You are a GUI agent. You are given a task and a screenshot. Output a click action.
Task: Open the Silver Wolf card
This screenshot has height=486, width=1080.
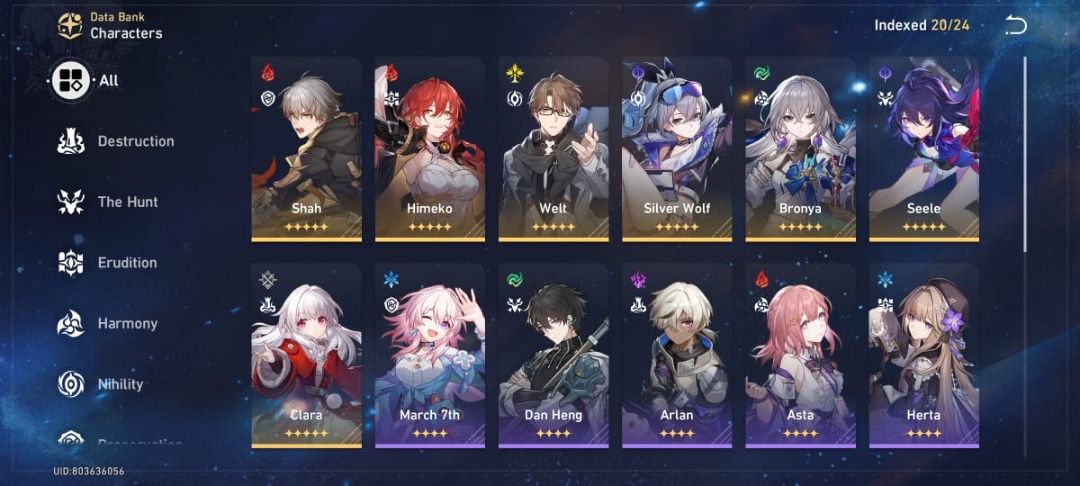[x=677, y=148]
